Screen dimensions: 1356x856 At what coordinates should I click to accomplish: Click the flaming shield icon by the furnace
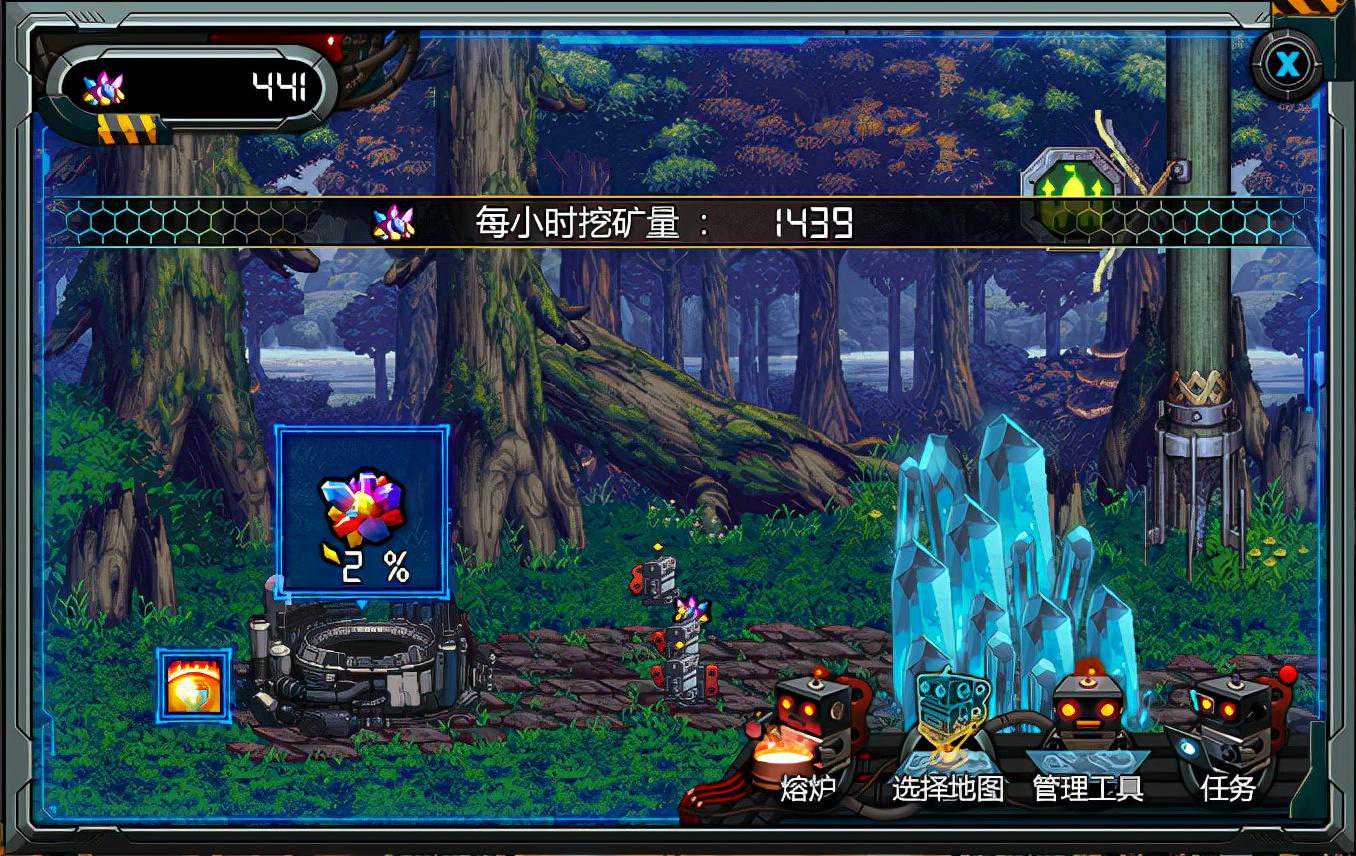[194, 686]
